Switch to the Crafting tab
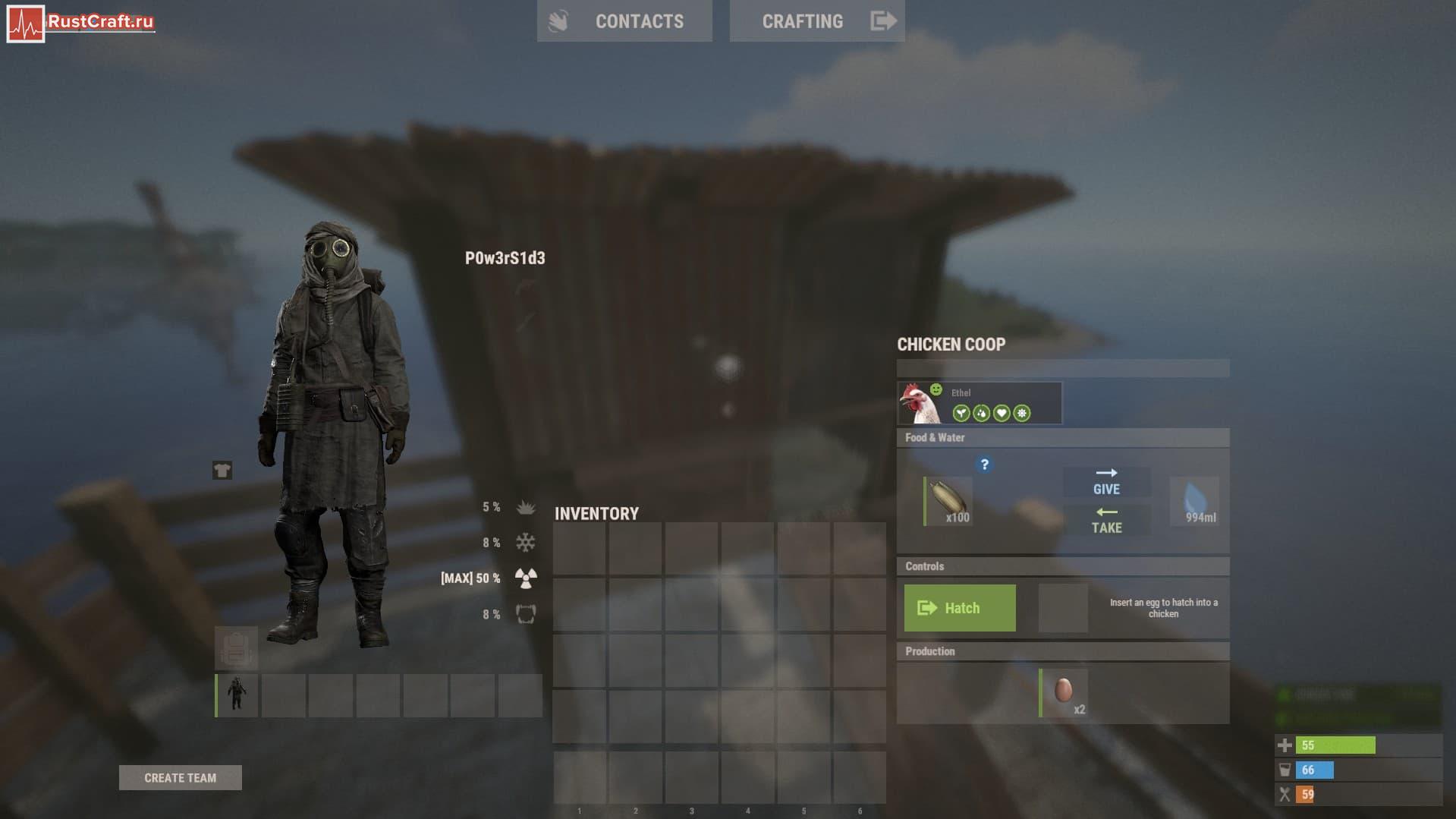 point(816,21)
